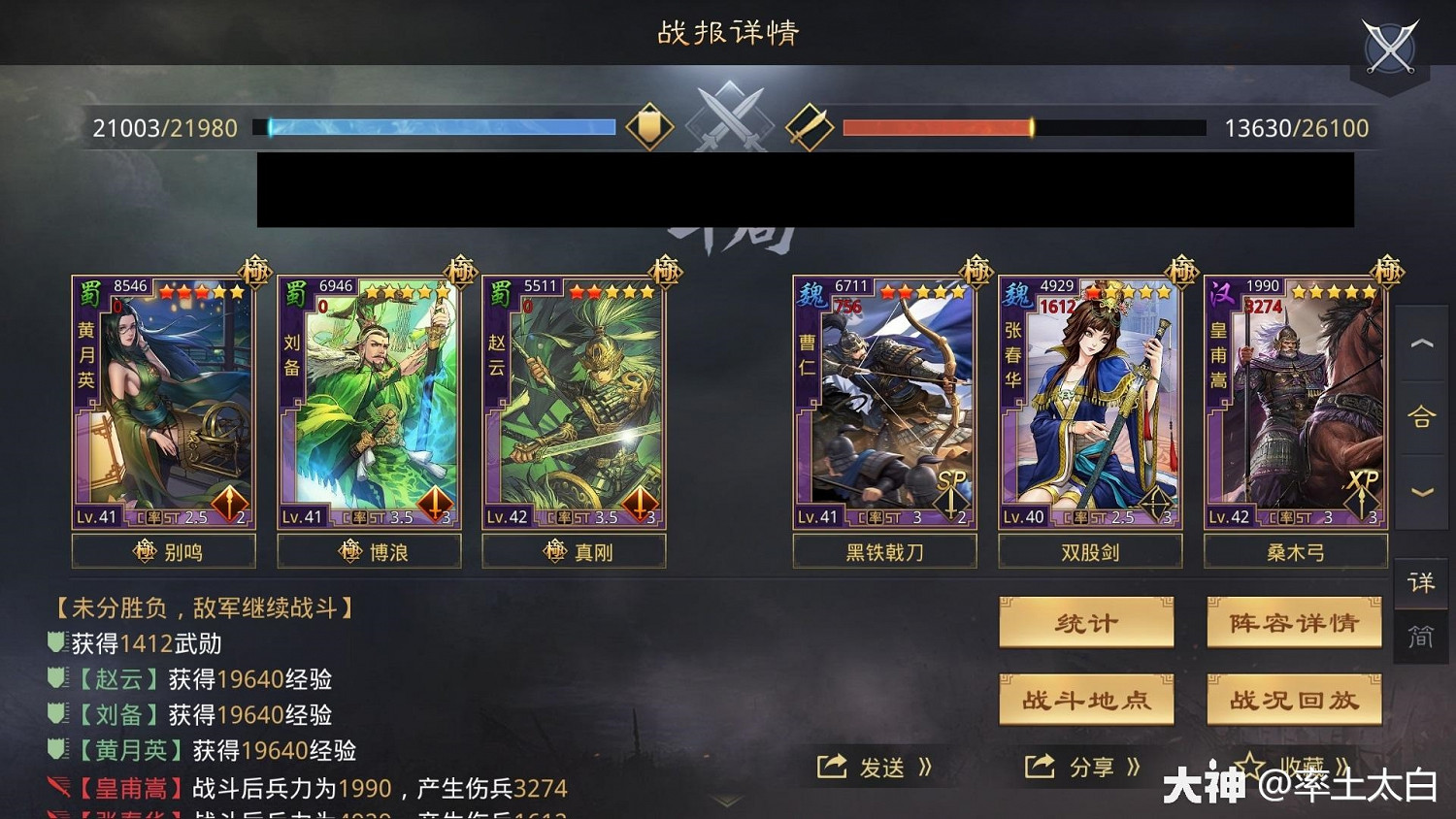
Task: Expand downward with the down chevron on right sidebar
Action: [x=1421, y=490]
